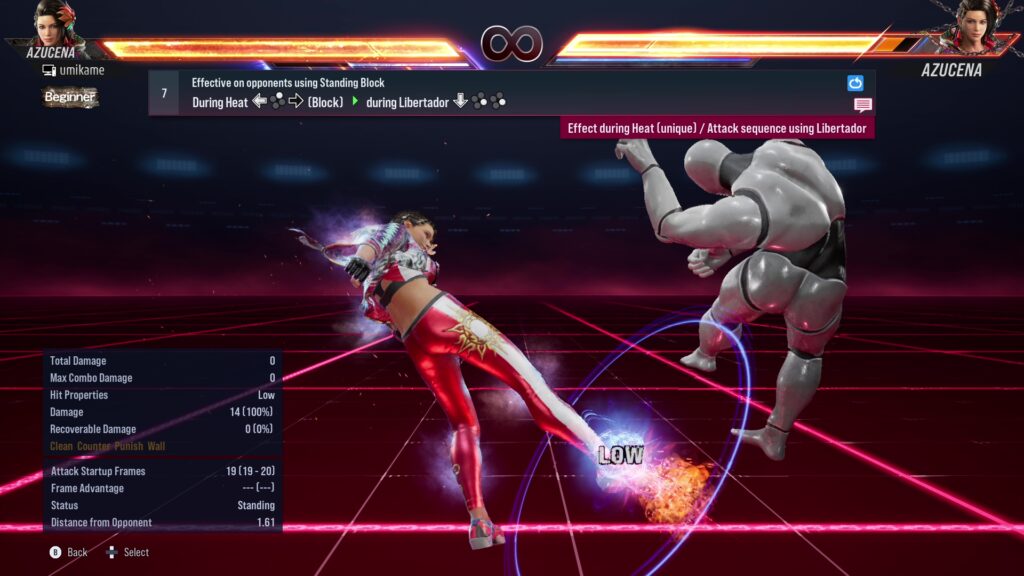1024x576 pixels.
Task: Select combo challenge row number 7
Action: [164, 93]
